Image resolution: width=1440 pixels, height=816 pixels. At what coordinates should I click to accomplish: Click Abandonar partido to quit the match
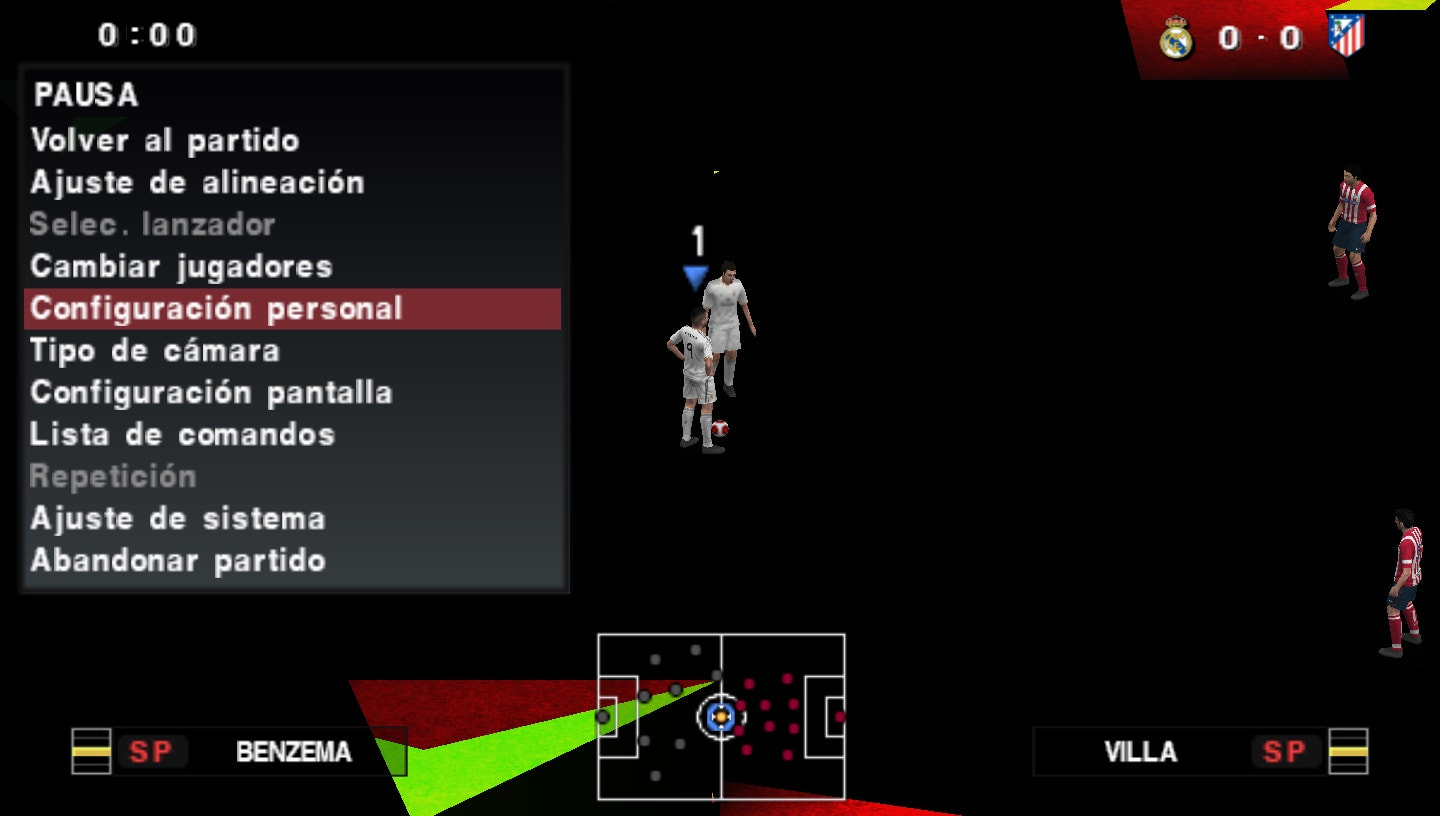[178, 561]
